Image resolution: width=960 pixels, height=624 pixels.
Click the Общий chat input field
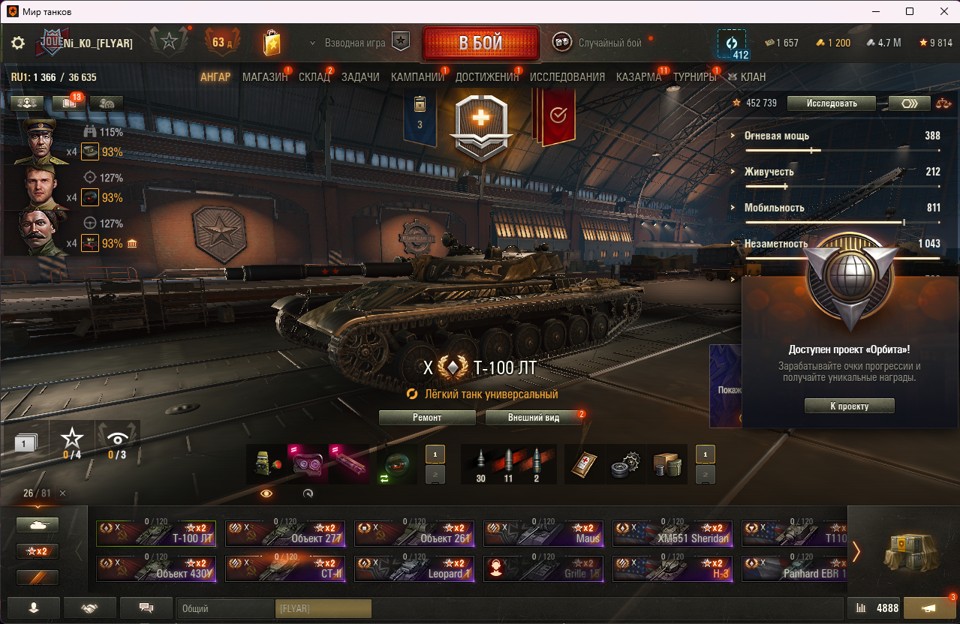click(227, 608)
